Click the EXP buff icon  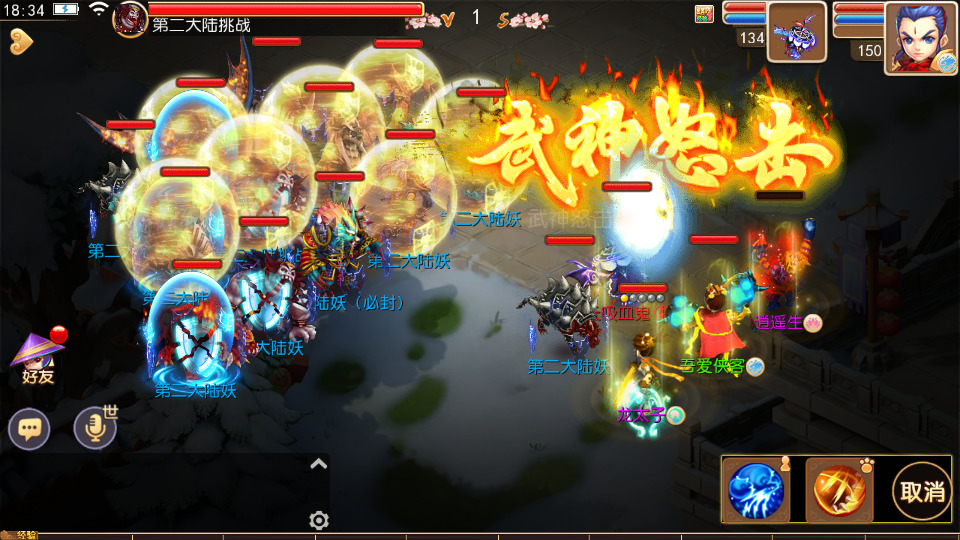(704, 13)
